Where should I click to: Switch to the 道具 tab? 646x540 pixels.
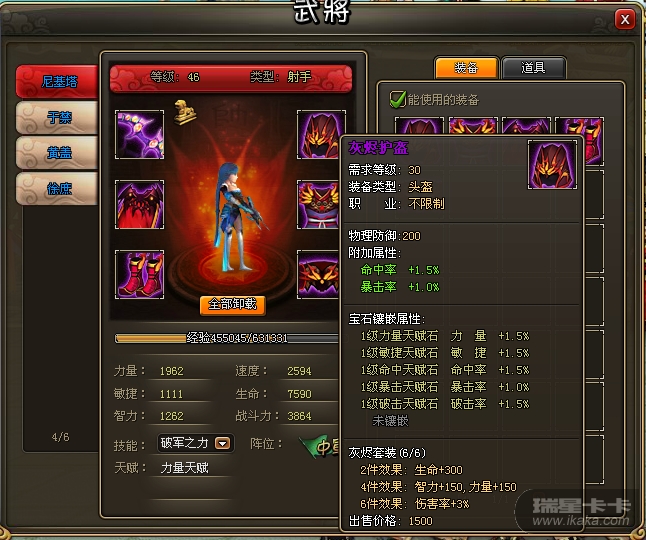point(533,68)
